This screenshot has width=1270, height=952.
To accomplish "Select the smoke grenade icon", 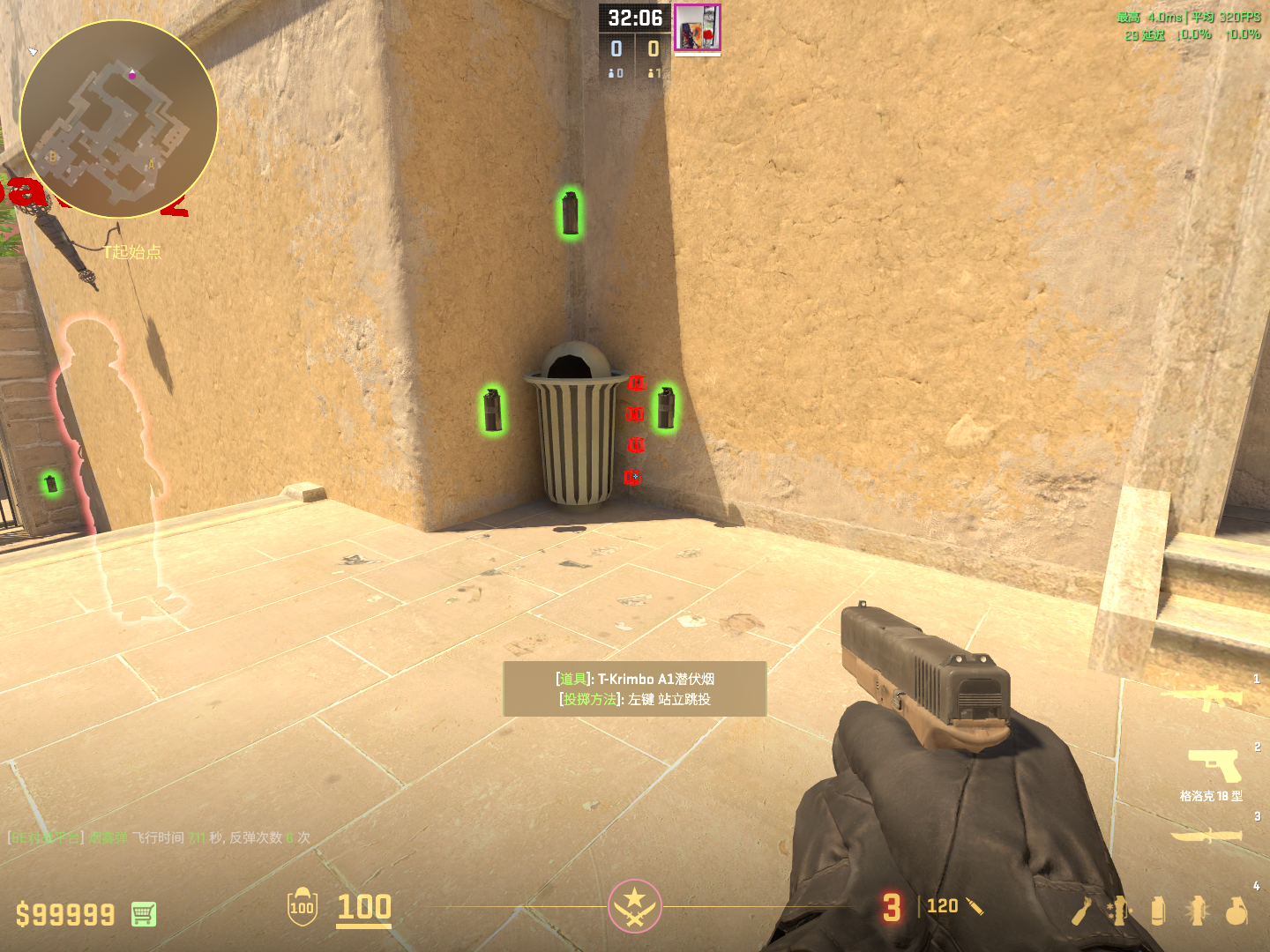I will point(1158,911).
